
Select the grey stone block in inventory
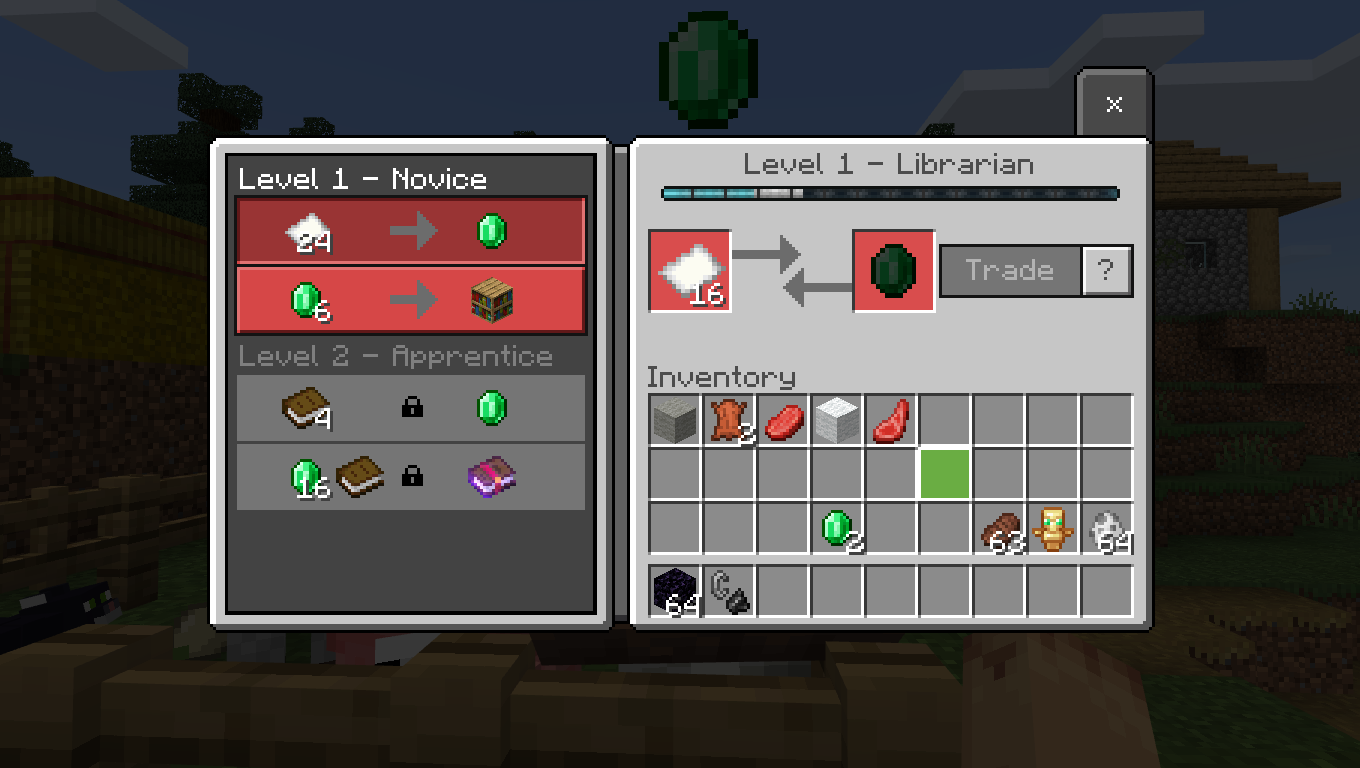pos(675,420)
